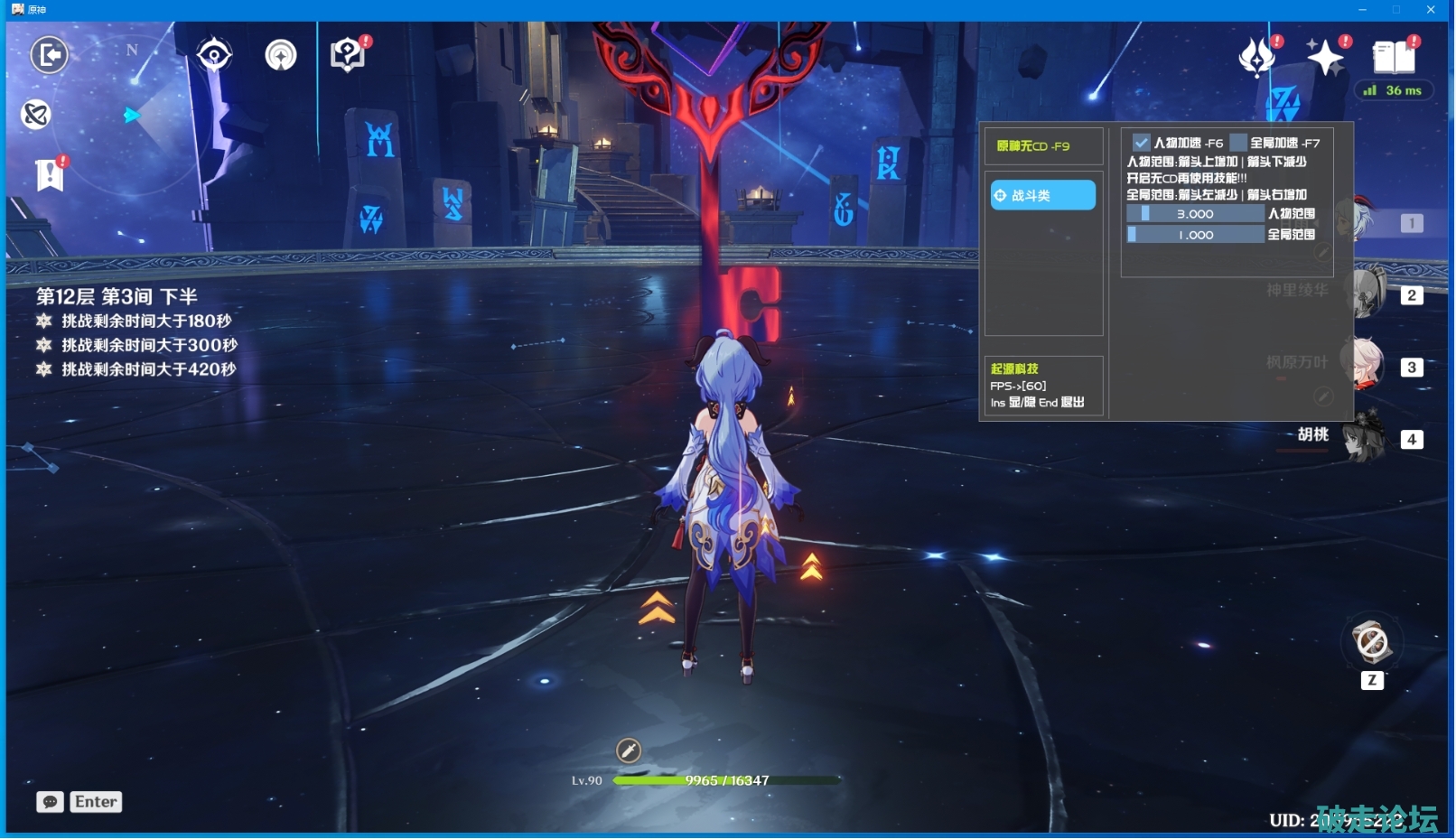Open the Adventurer Handbook book icon
This screenshot has height=839, width=1456.
(1394, 57)
